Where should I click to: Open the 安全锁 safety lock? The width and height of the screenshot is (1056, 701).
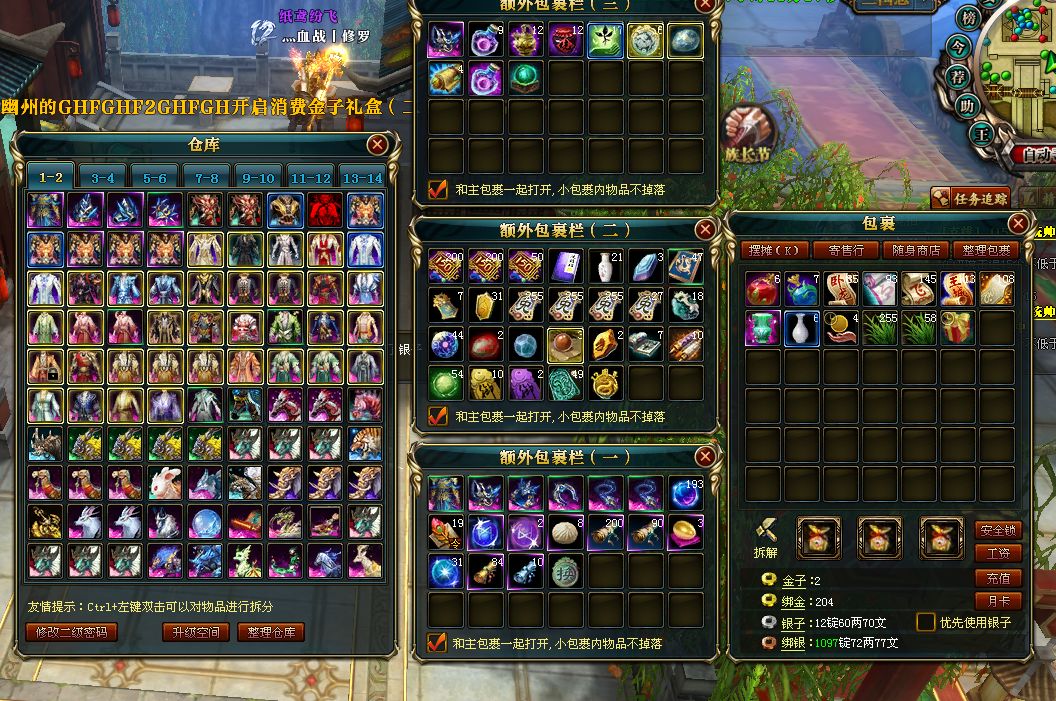tap(997, 530)
